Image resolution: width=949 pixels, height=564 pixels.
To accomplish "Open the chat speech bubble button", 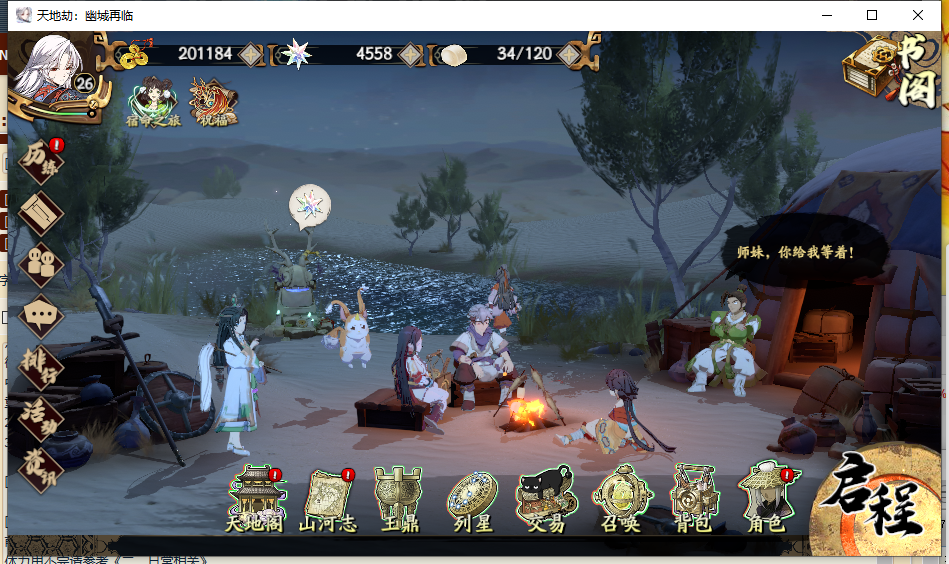I will [x=41, y=316].
